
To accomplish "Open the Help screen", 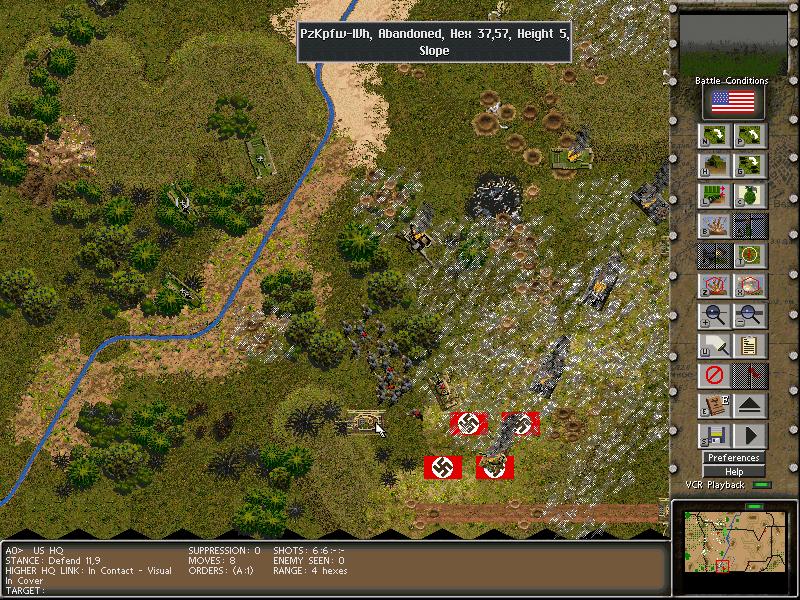I will point(734,471).
